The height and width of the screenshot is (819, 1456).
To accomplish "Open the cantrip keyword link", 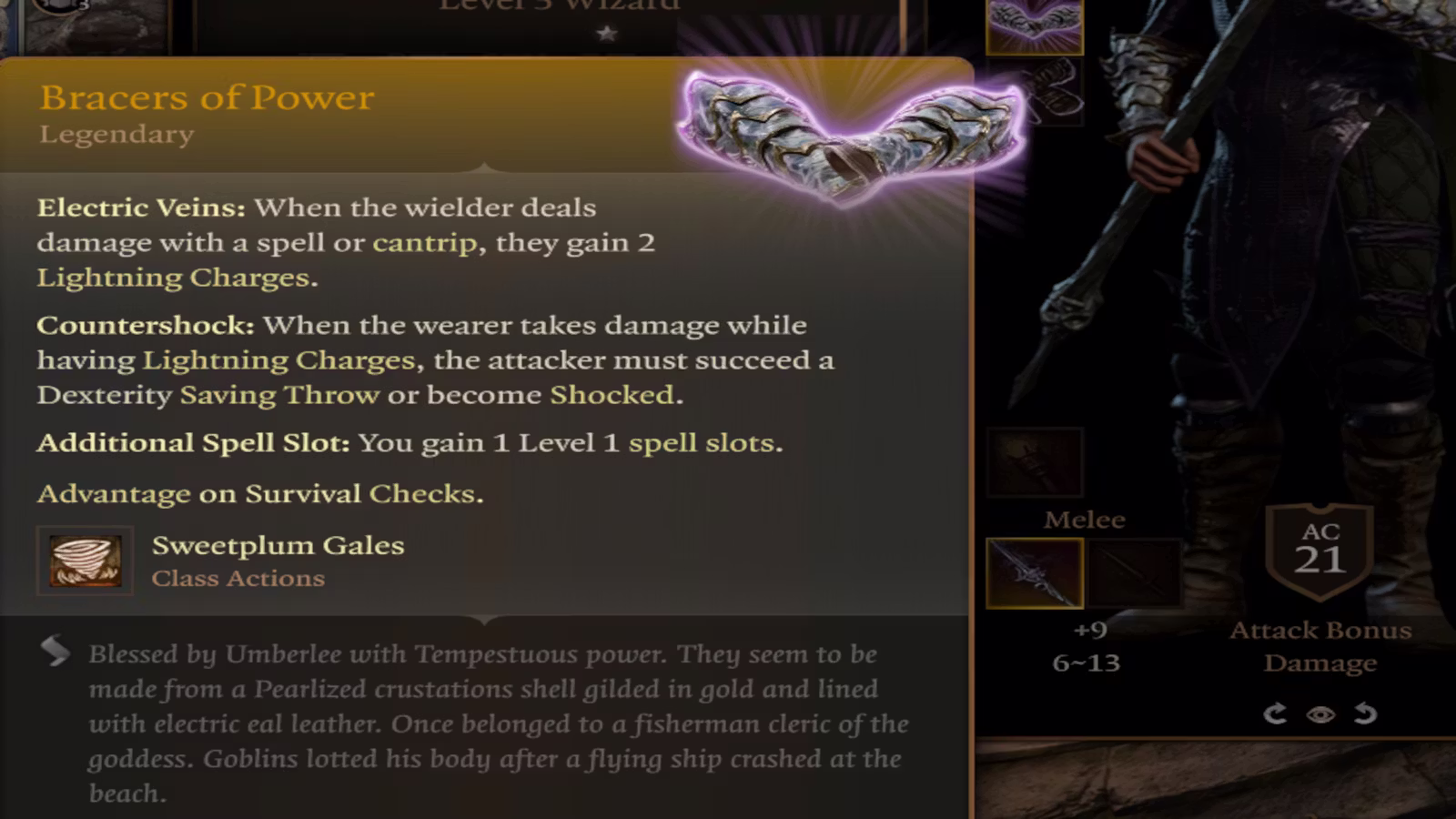I will click(x=420, y=243).
